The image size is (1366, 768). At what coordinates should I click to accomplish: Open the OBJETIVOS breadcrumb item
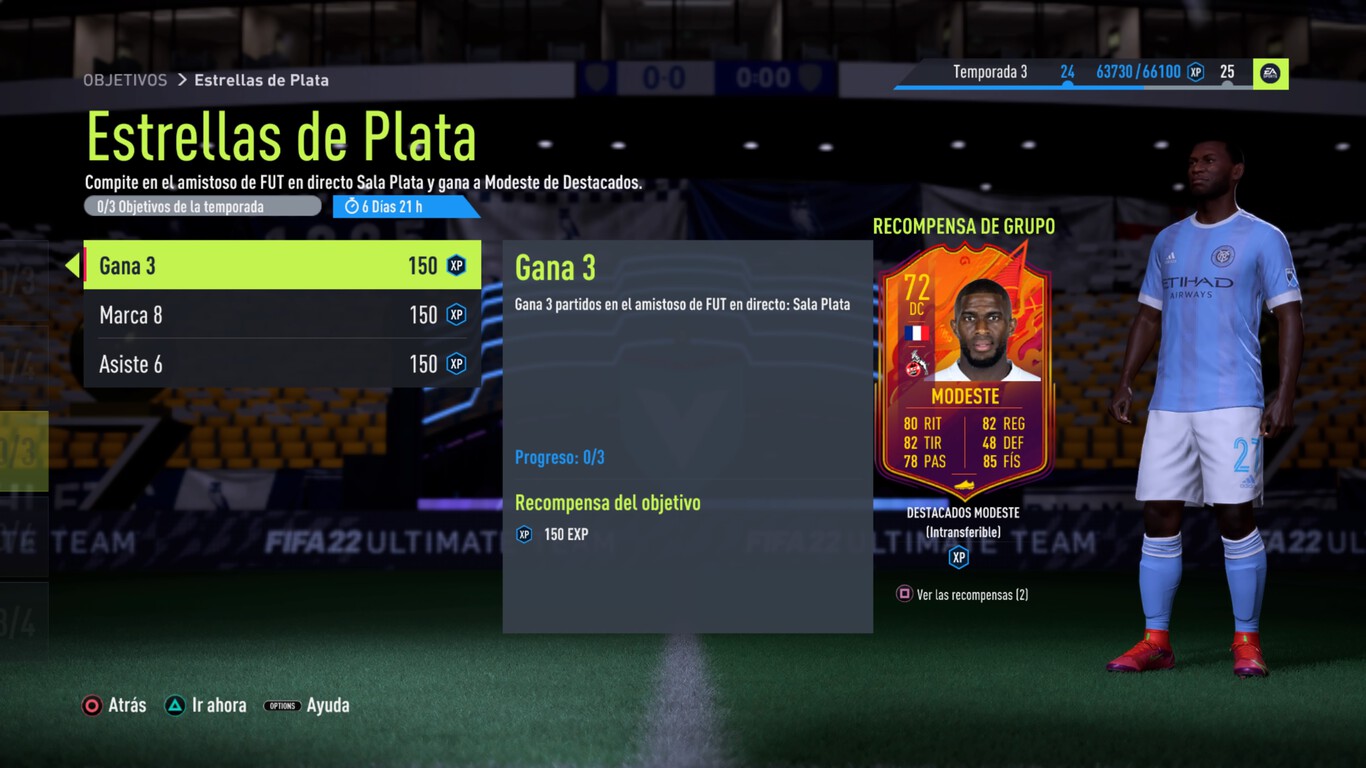pyautogui.click(x=125, y=80)
